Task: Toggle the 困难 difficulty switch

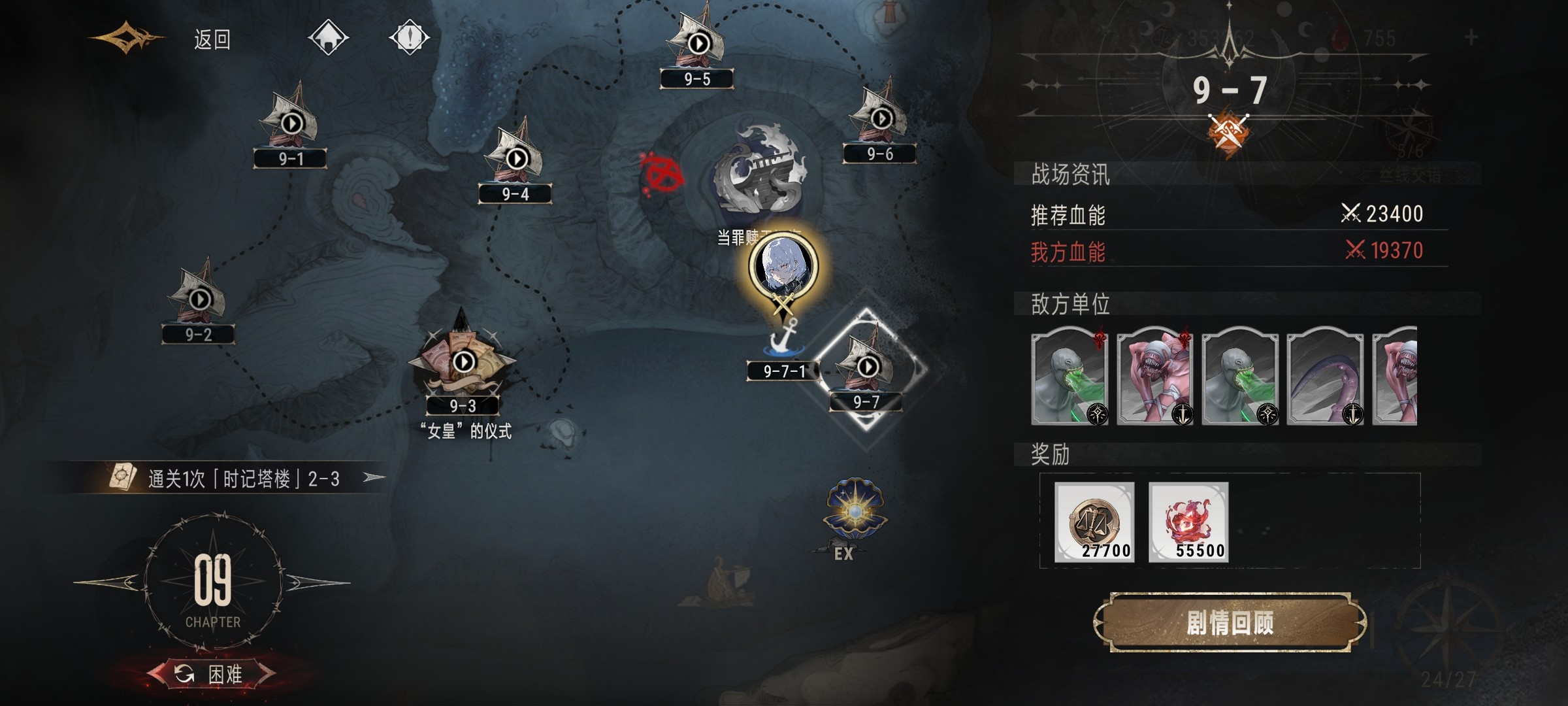Action: click(211, 673)
